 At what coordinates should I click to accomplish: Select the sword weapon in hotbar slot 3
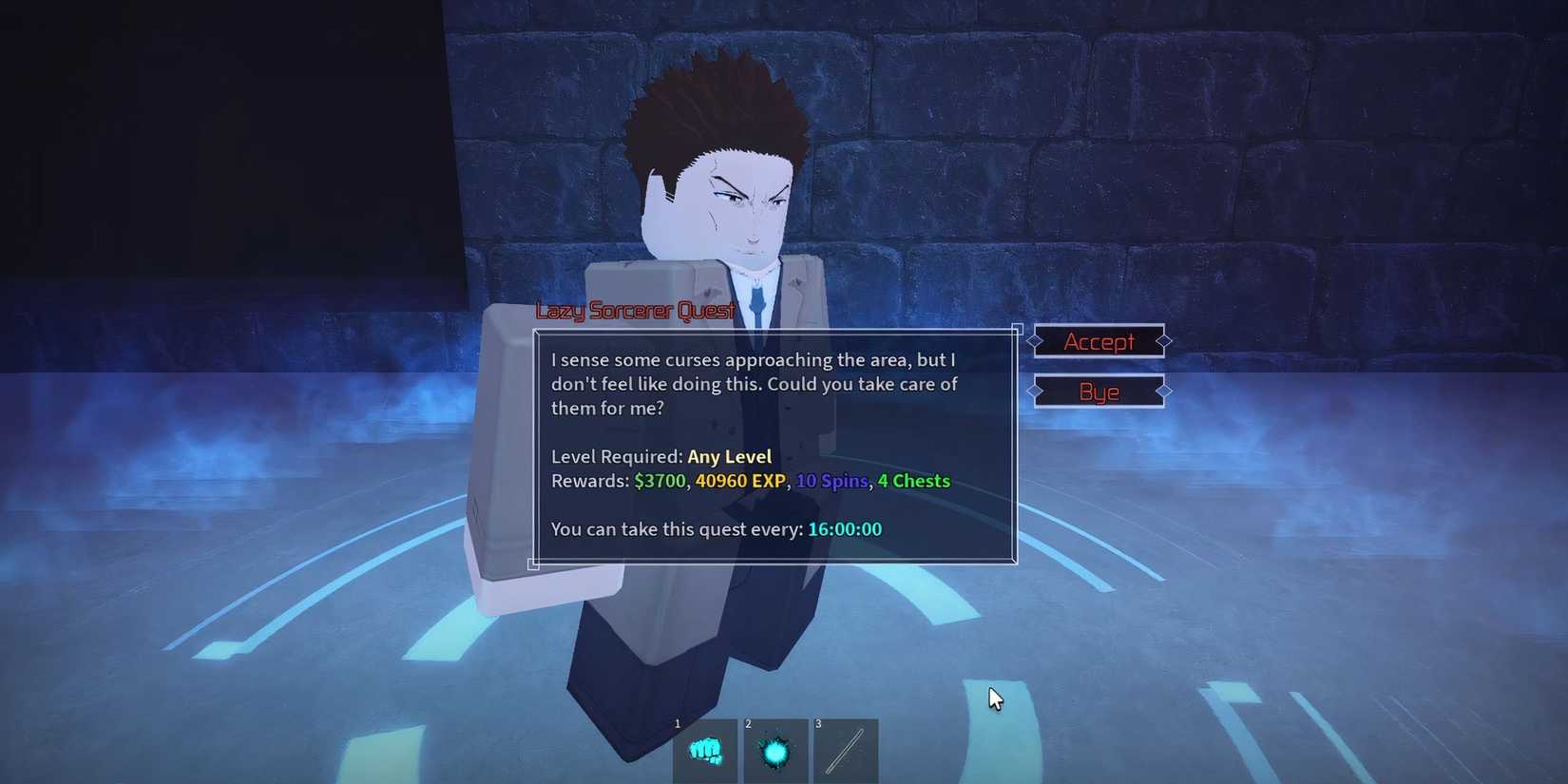(846, 754)
